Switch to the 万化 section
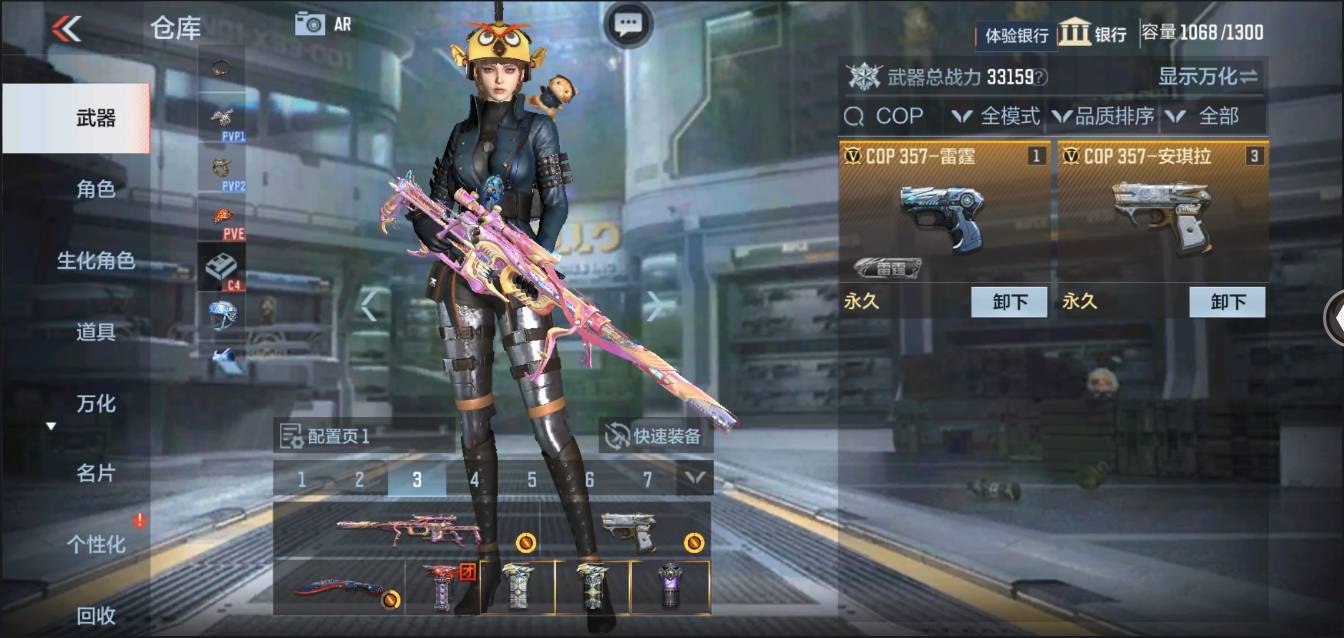 point(96,404)
